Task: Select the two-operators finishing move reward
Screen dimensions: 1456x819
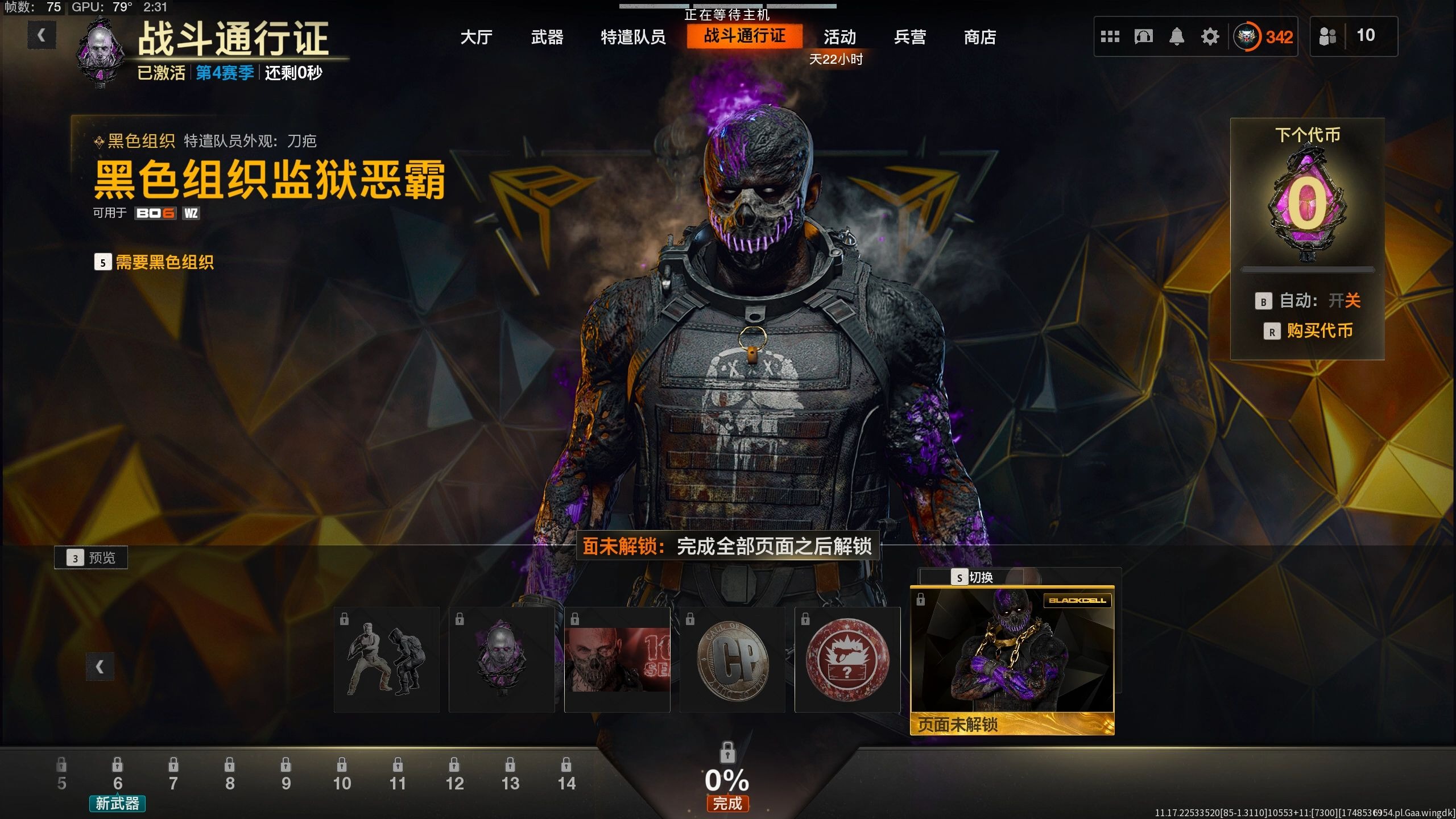Action: (387, 660)
